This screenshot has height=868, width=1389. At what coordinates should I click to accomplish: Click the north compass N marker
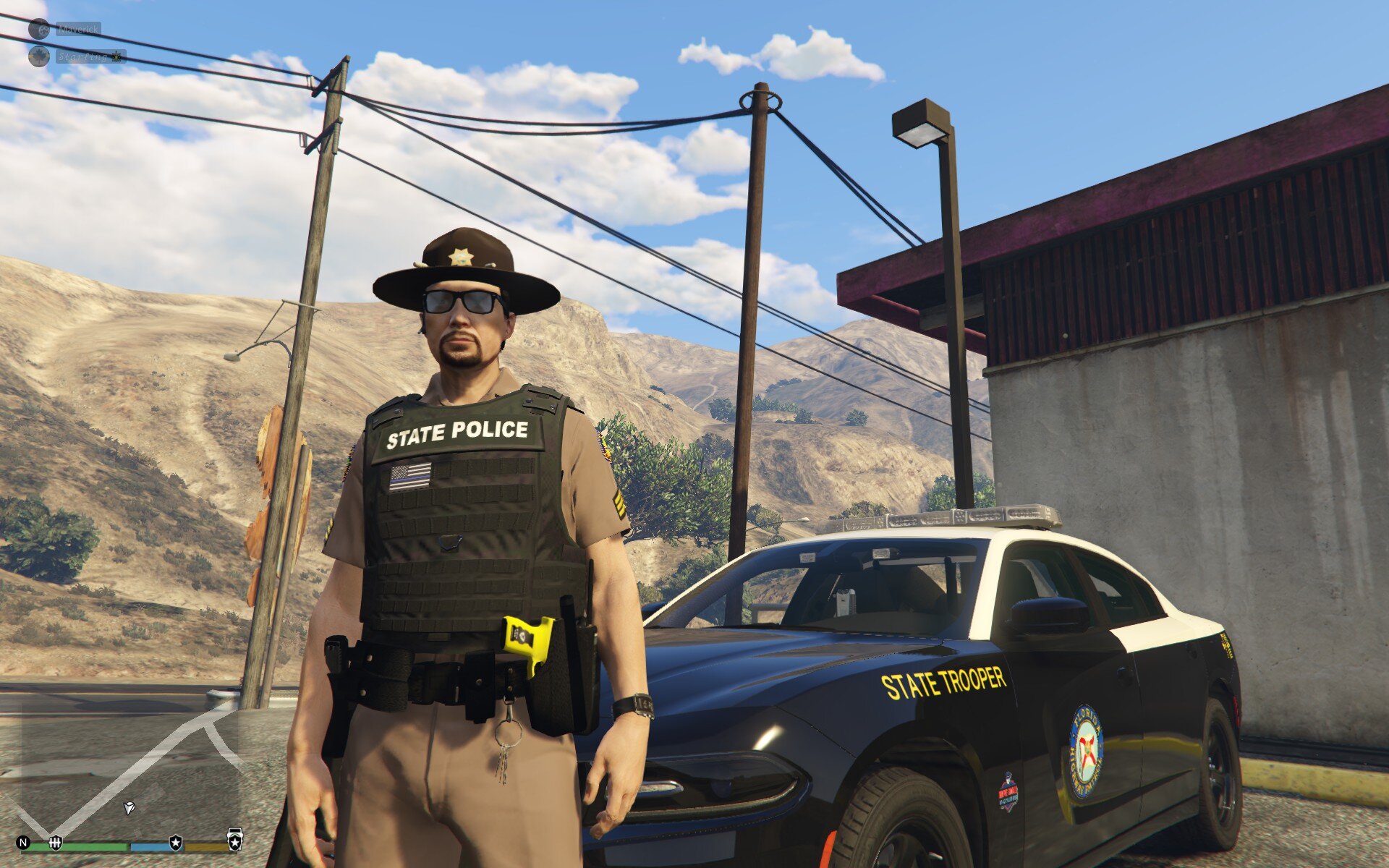tap(23, 843)
